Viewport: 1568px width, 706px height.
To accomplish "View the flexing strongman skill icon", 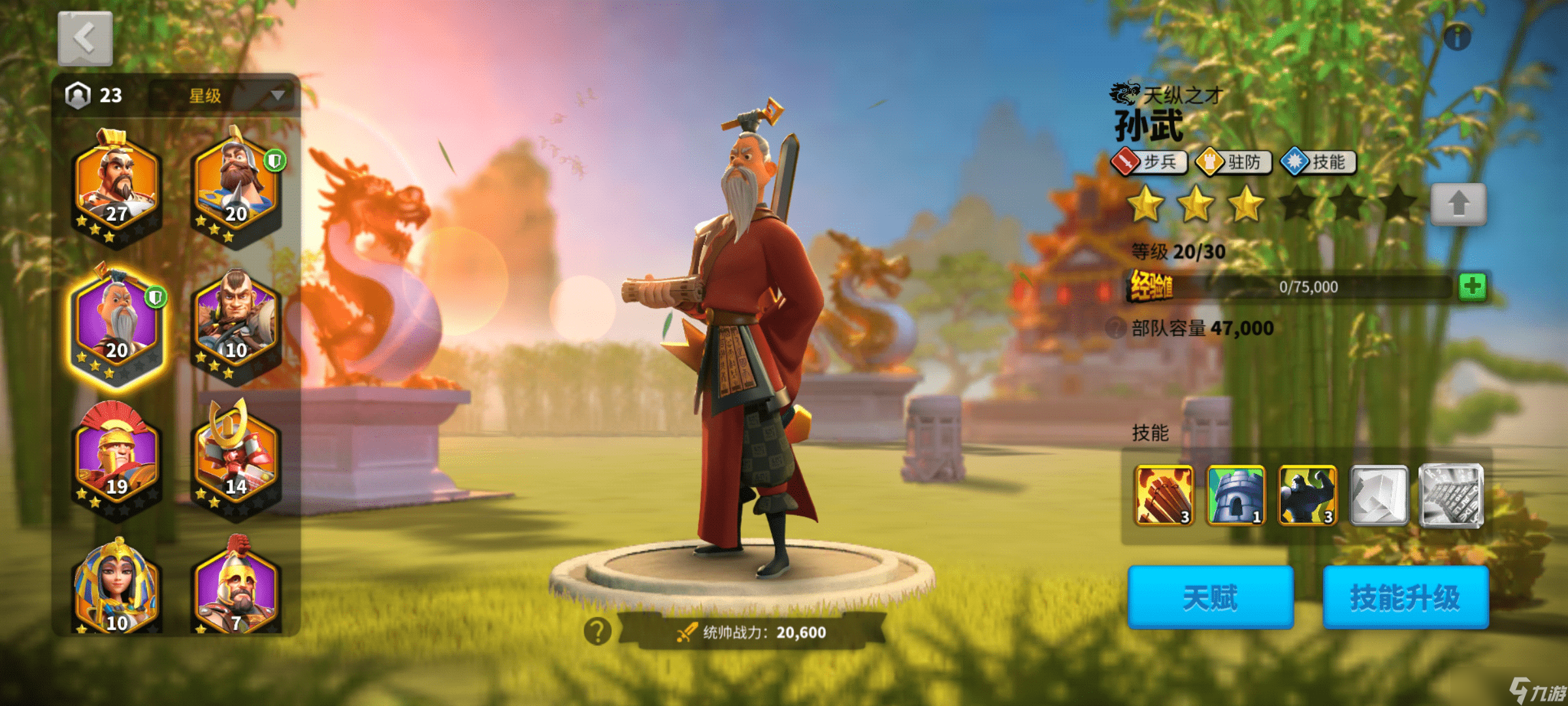I will click(x=1307, y=496).
